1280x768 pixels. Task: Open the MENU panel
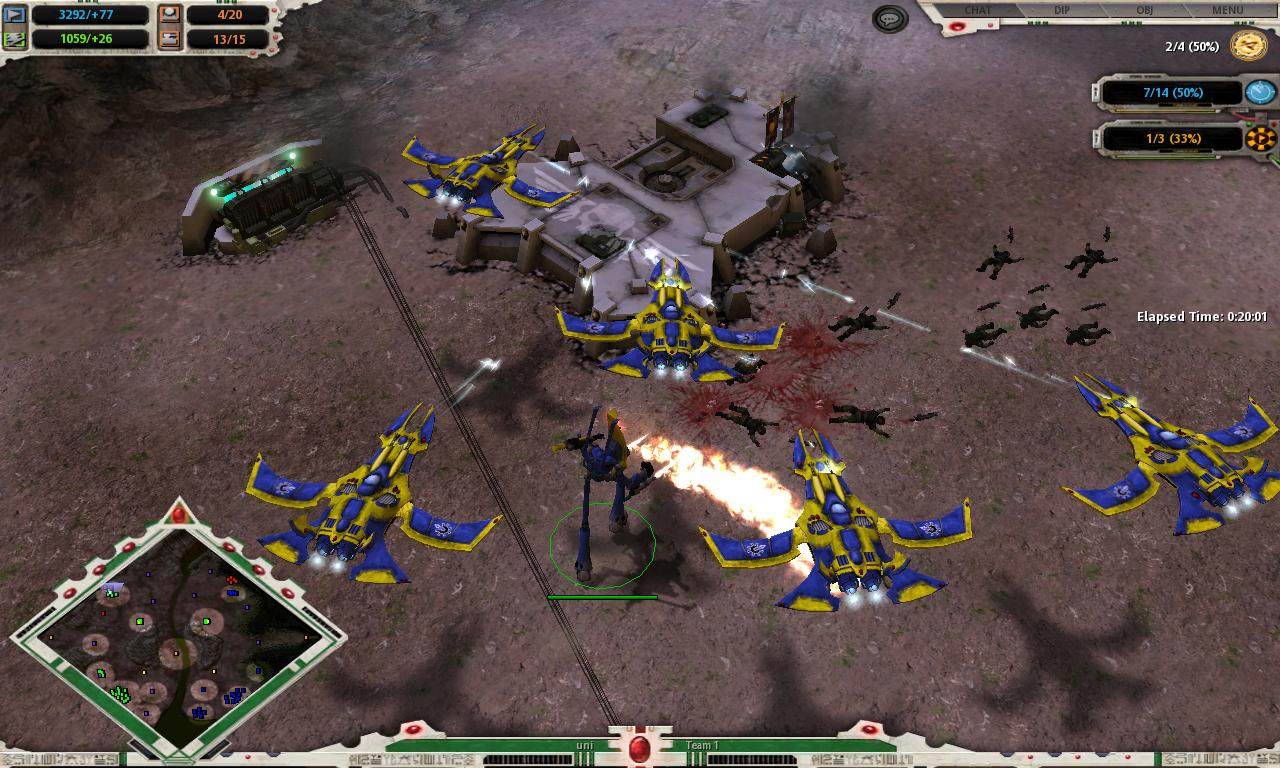(1228, 10)
